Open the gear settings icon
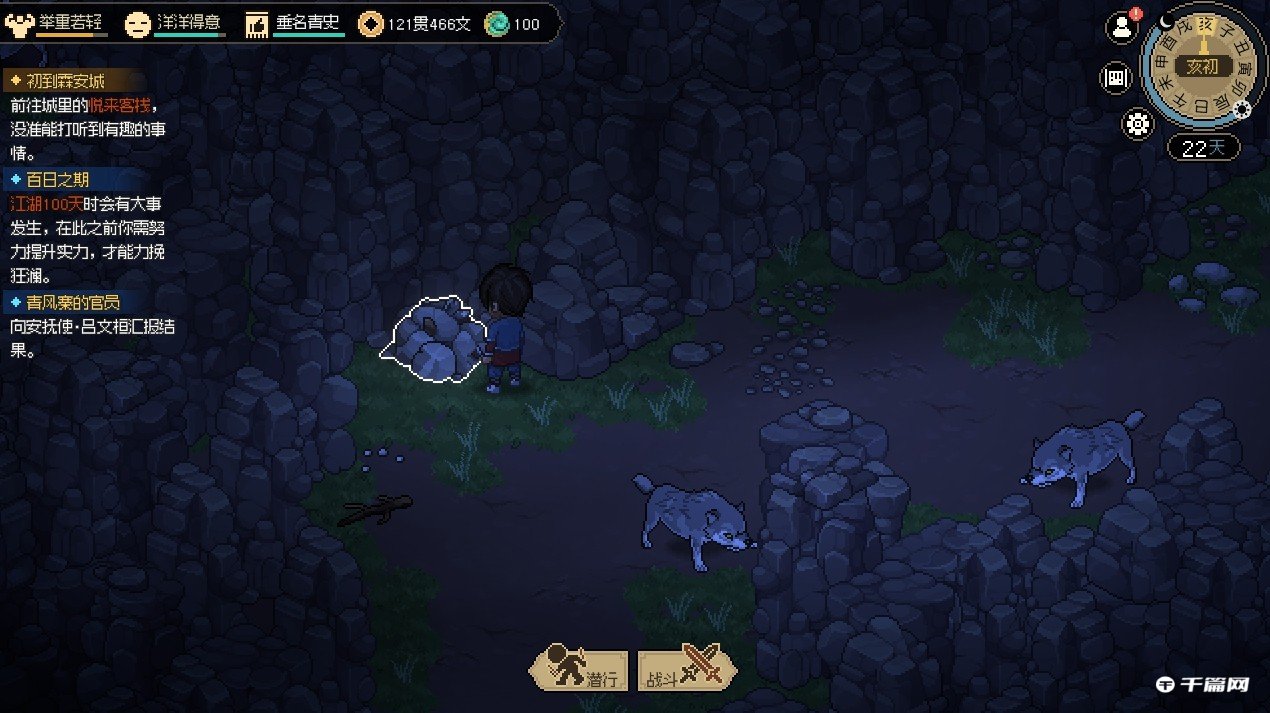Viewport: 1270px width, 713px height. [x=1138, y=124]
